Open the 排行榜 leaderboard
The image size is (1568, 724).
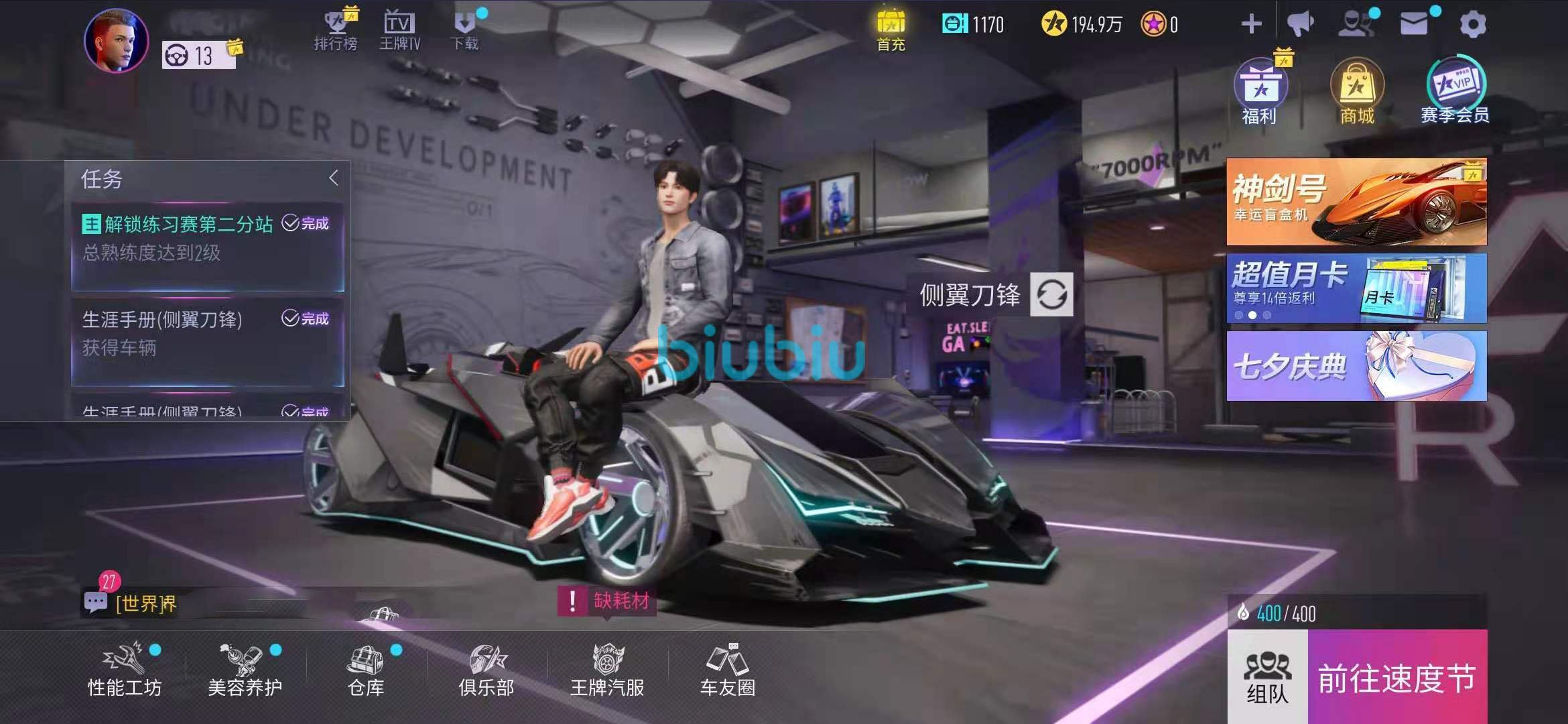[x=336, y=30]
